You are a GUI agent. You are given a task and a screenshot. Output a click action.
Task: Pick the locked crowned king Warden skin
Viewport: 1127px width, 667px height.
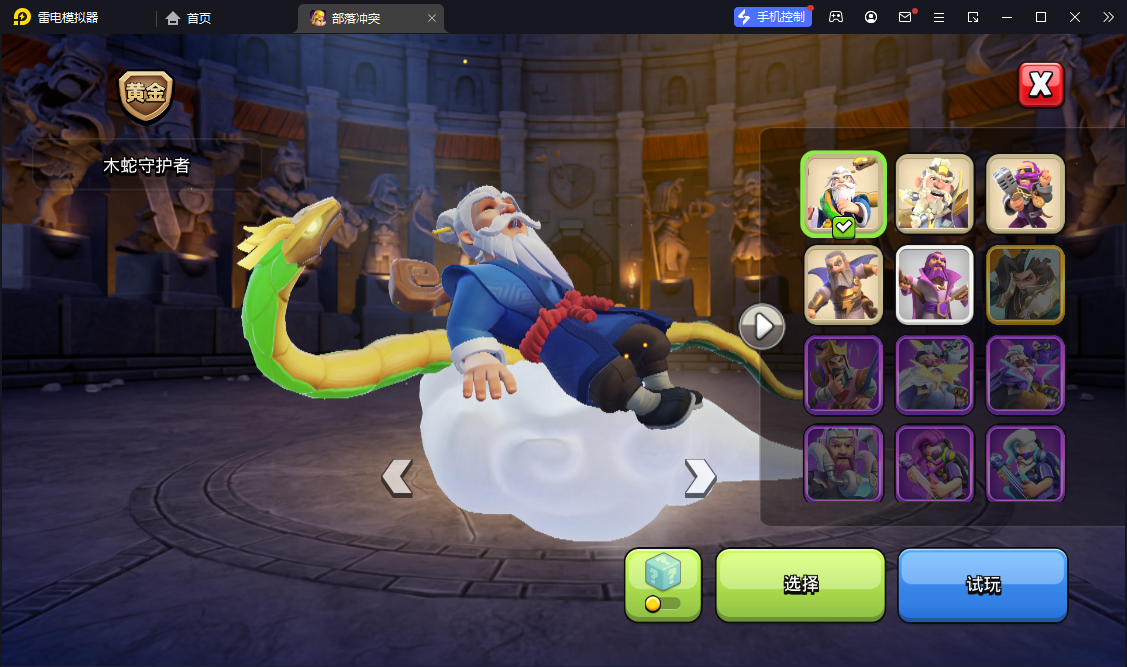click(843, 374)
